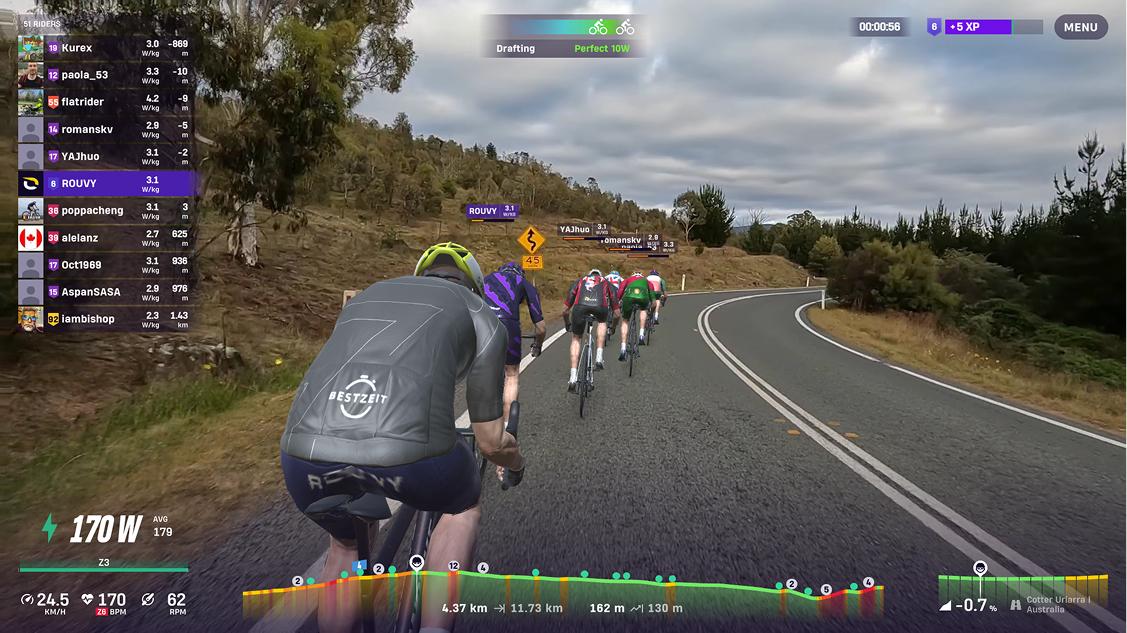Open the MENU button
This screenshot has height=633, width=1127.
tap(1080, 27)
